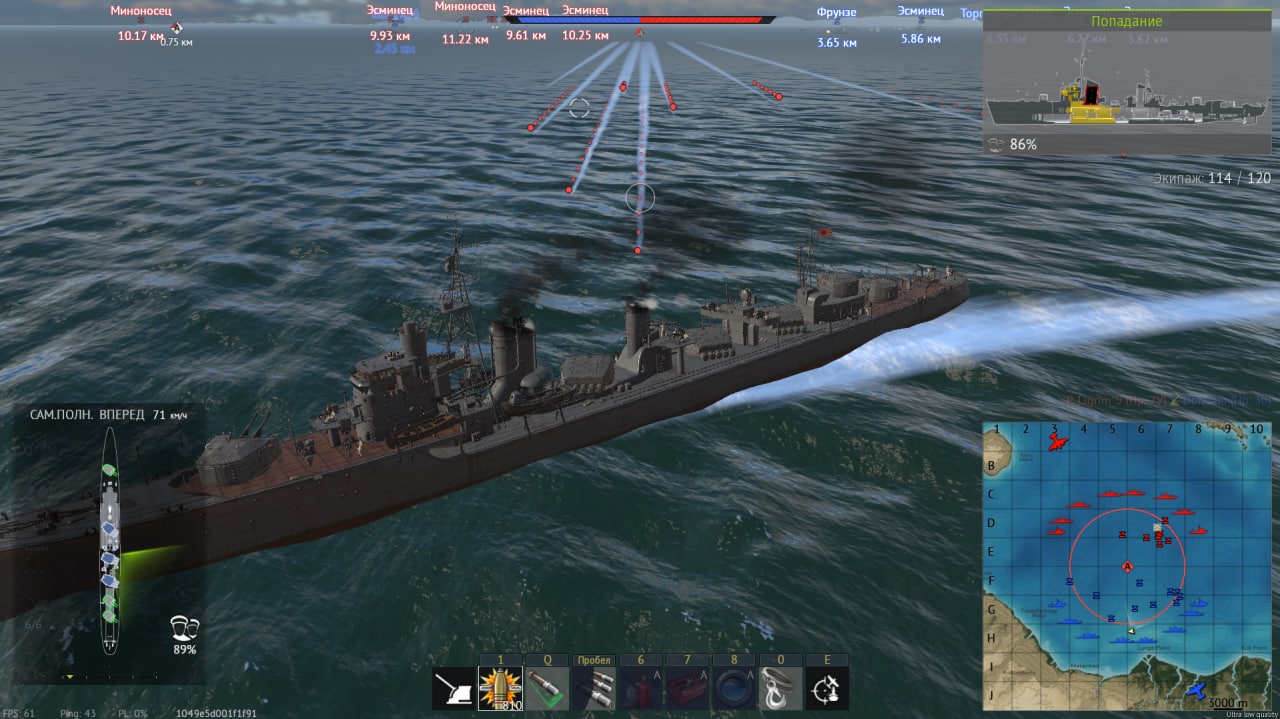Activate the red toolbox repair ability

pyautogui.click(x=688, y=689)
